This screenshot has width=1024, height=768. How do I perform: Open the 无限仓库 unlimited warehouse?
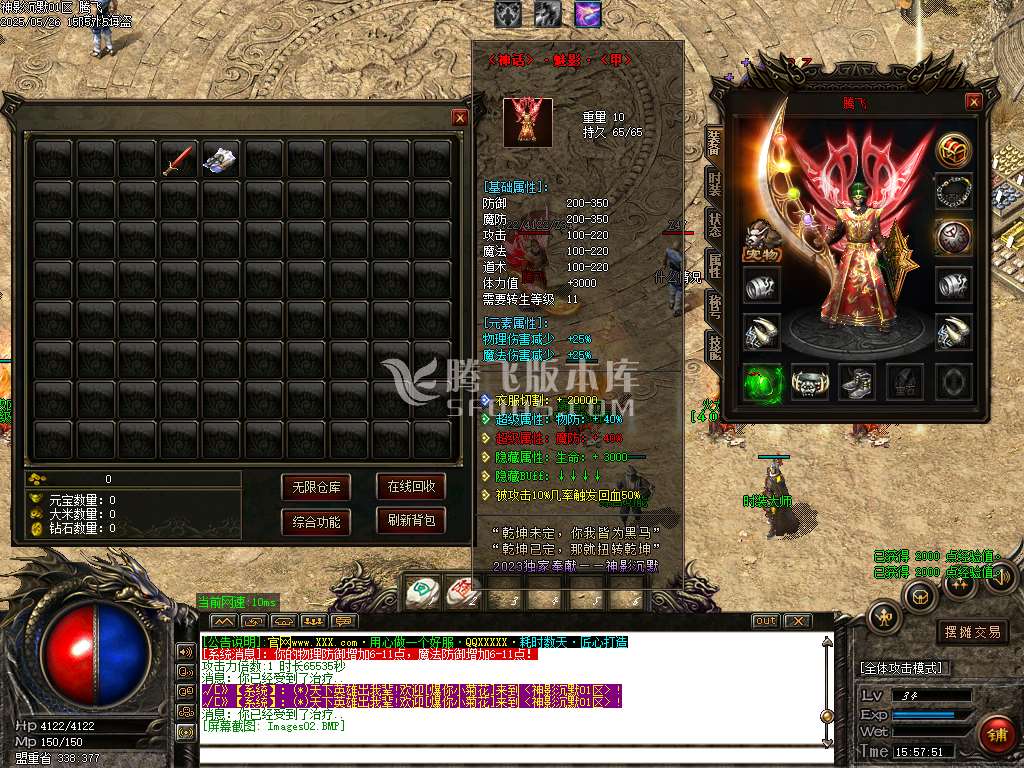point(316,488)
